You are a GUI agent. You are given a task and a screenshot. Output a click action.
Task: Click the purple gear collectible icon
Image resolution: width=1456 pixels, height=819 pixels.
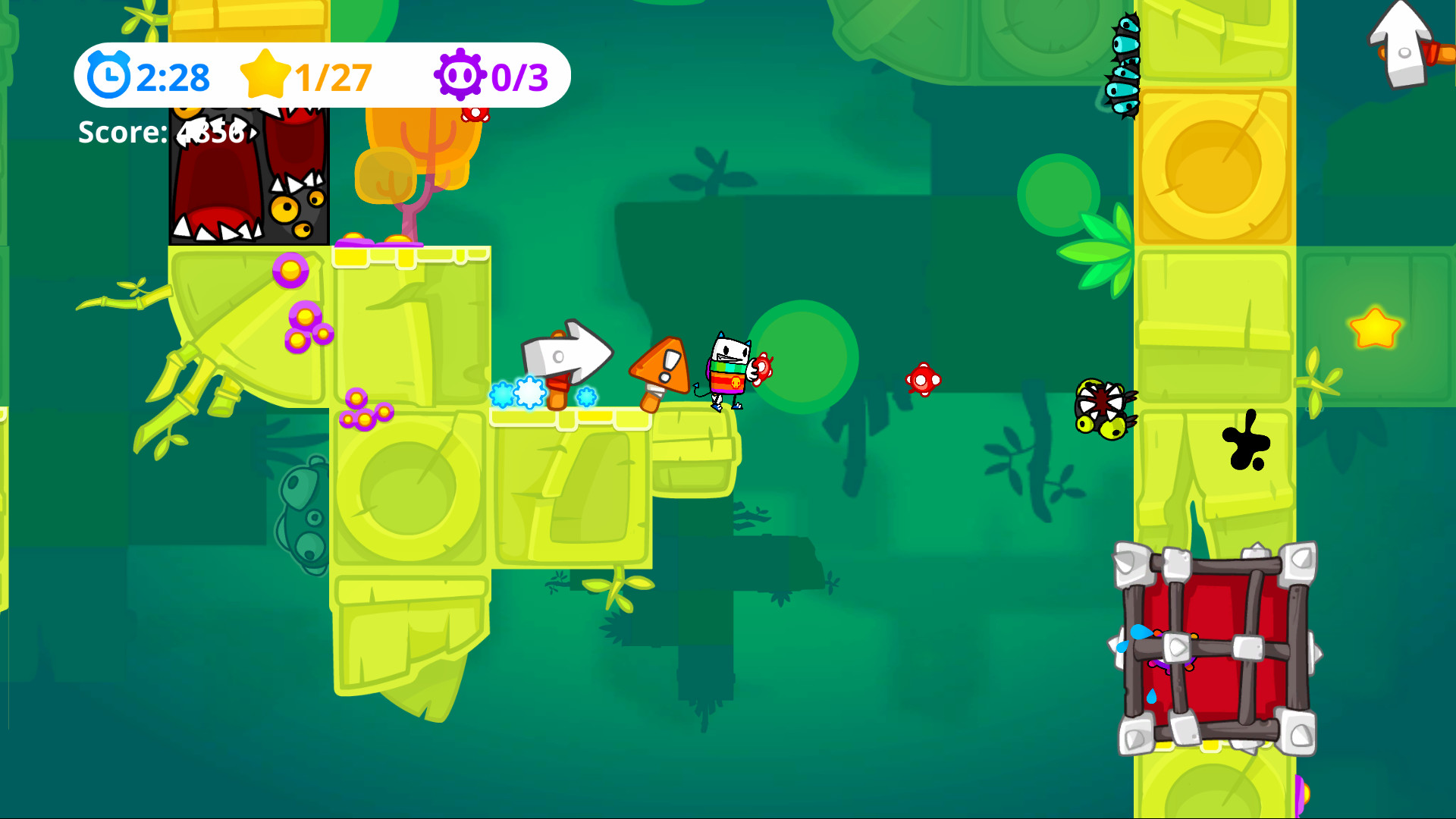click(x=463, y=75)
